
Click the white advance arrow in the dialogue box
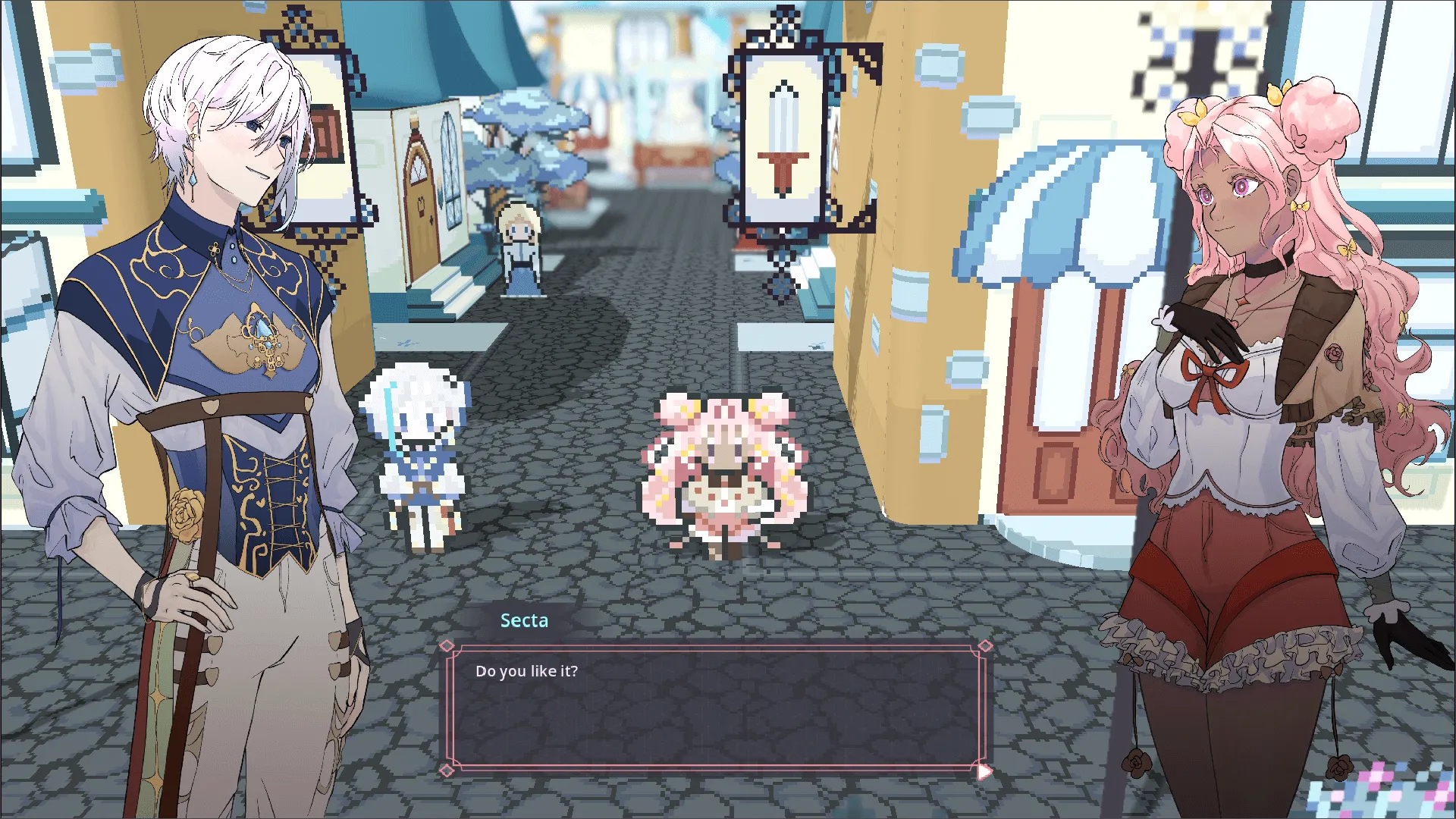983,770
